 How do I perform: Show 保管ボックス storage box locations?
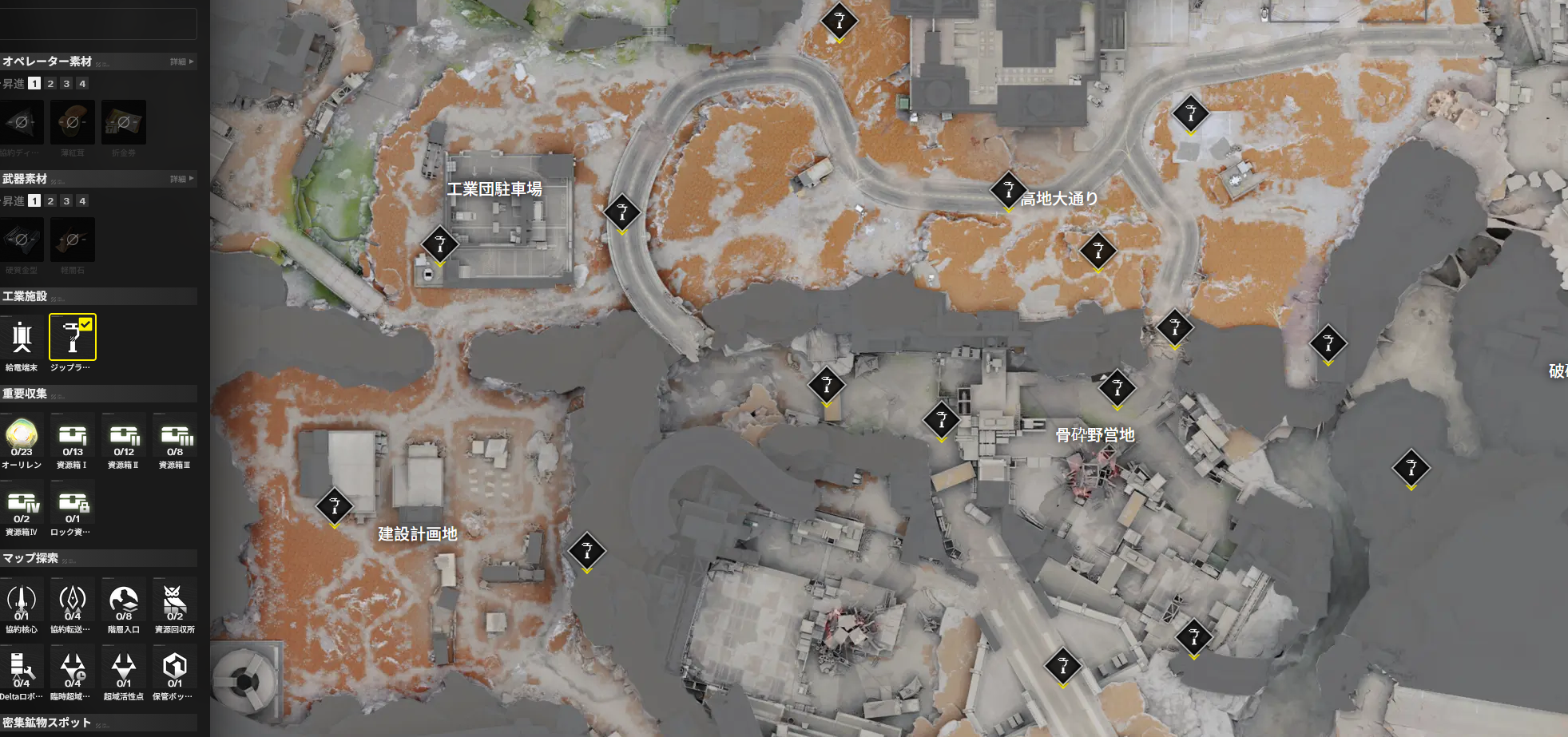coord(175,668)
